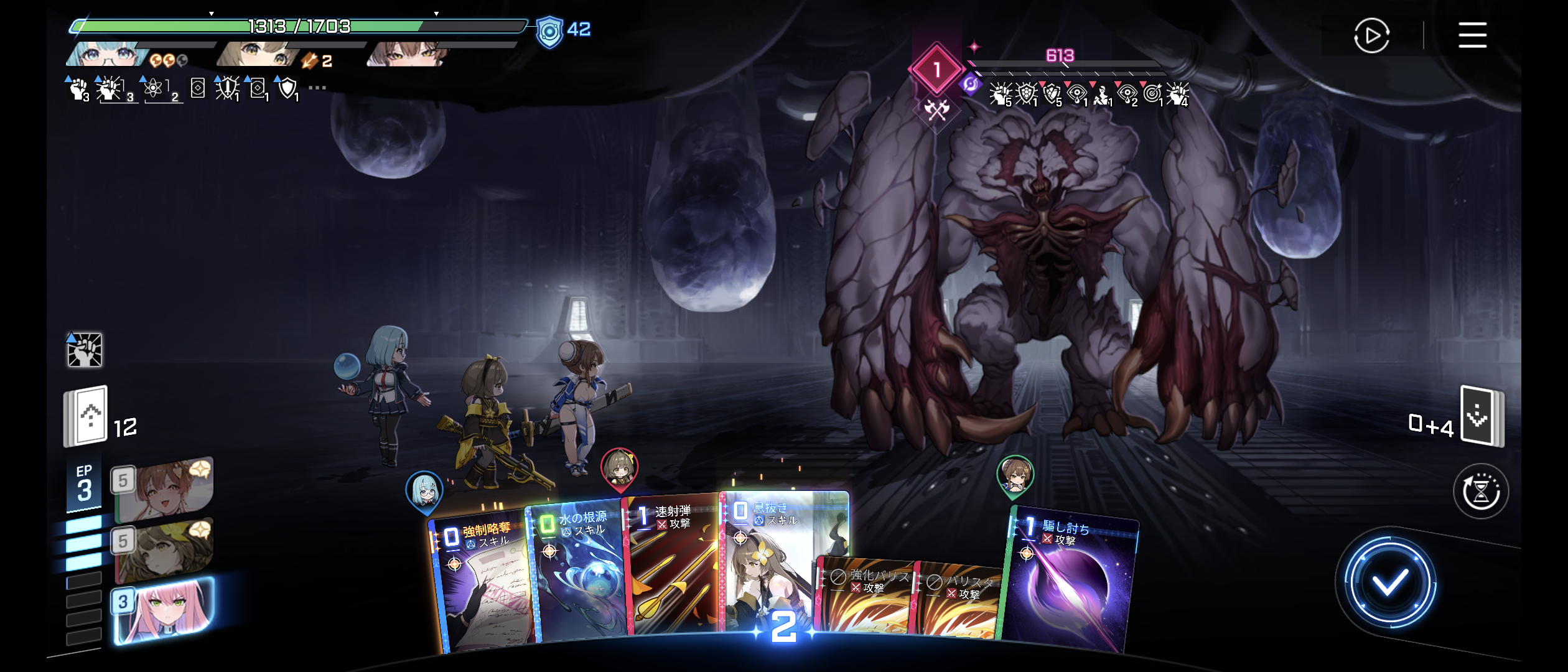Confirm end turn with the checkmark button
This screenshot has height=672, width=1568.
[1389, 583]
